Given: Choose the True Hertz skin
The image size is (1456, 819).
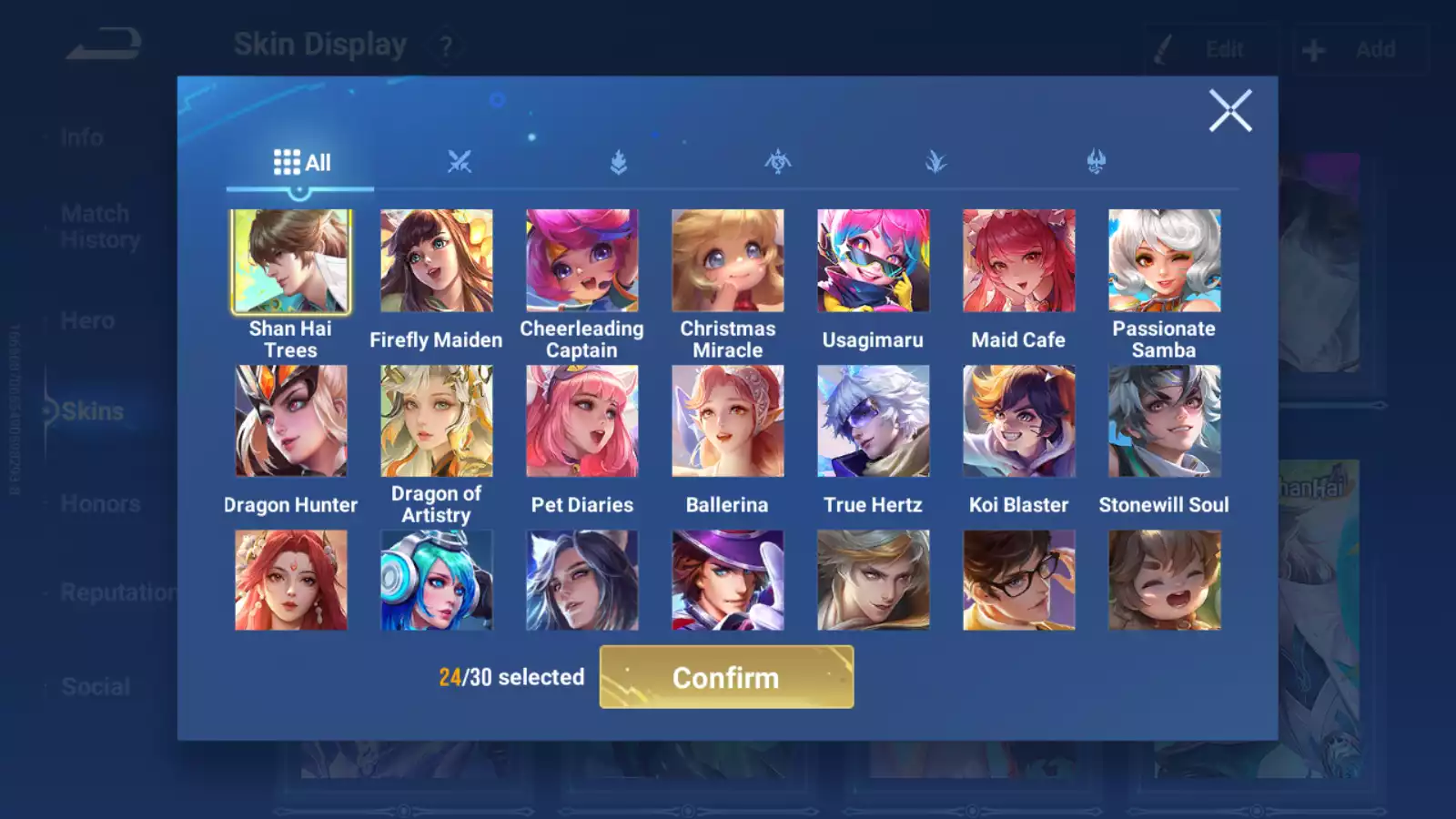Looking at the screenshot, I should tap(873, 421).
